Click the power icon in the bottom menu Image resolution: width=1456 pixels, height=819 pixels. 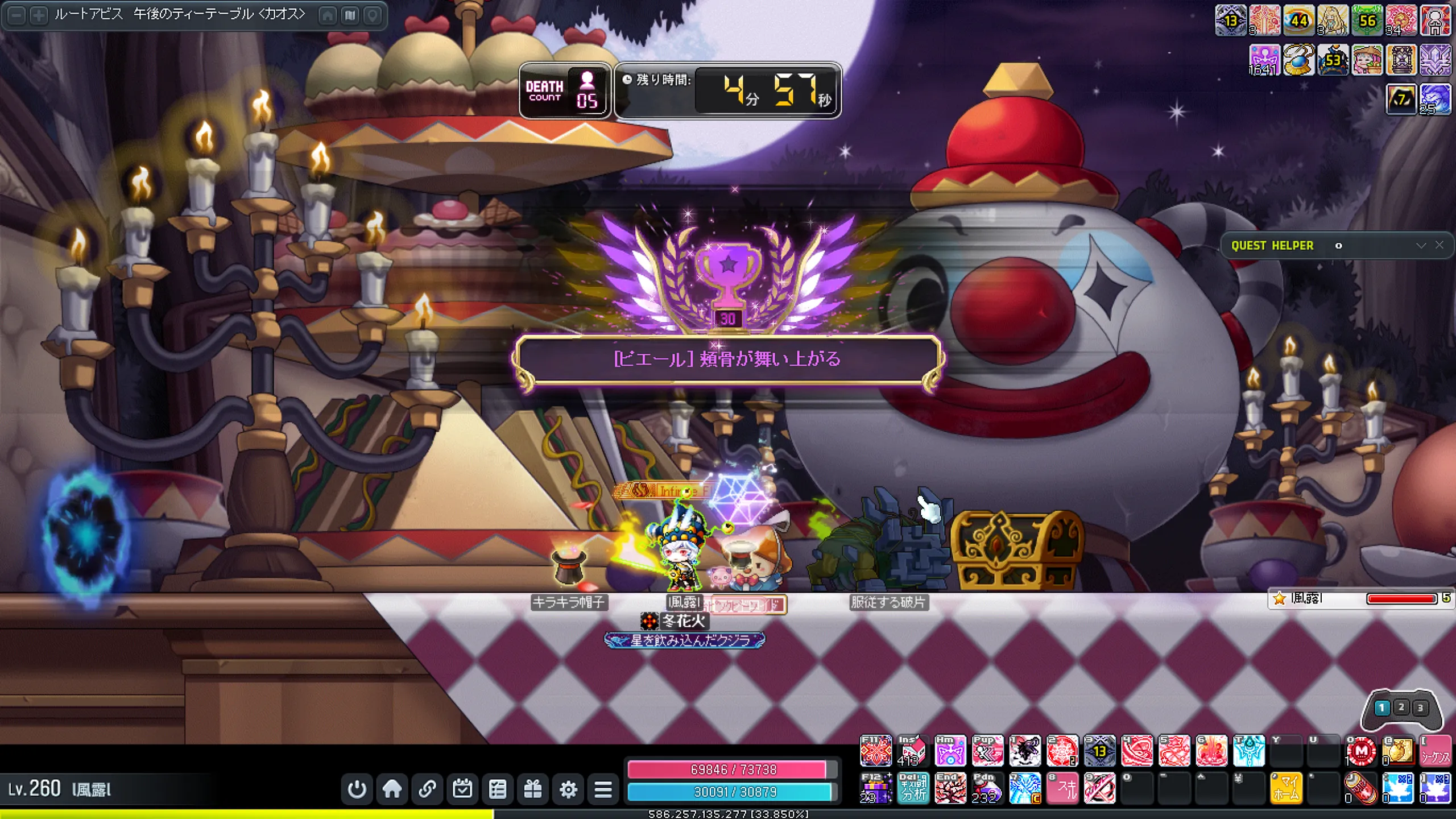click(357, 789)
